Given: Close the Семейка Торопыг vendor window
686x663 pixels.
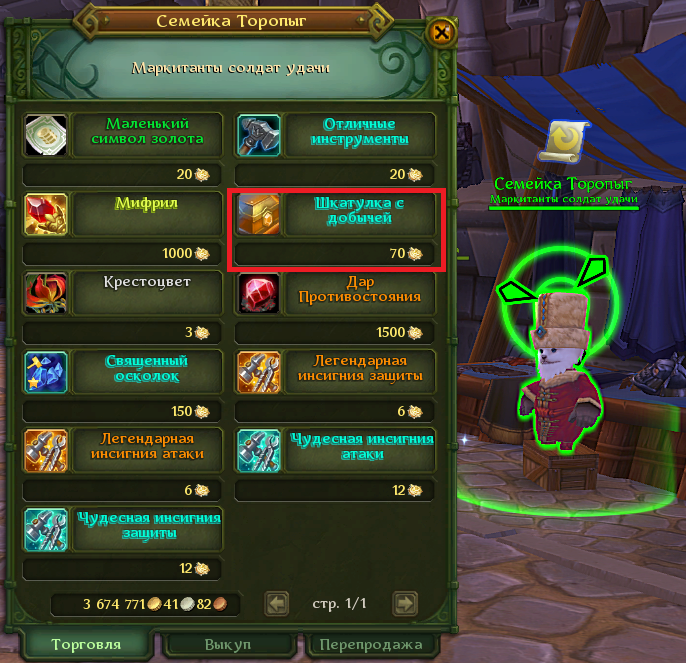Looking at the screenshot, I should 441,32.
